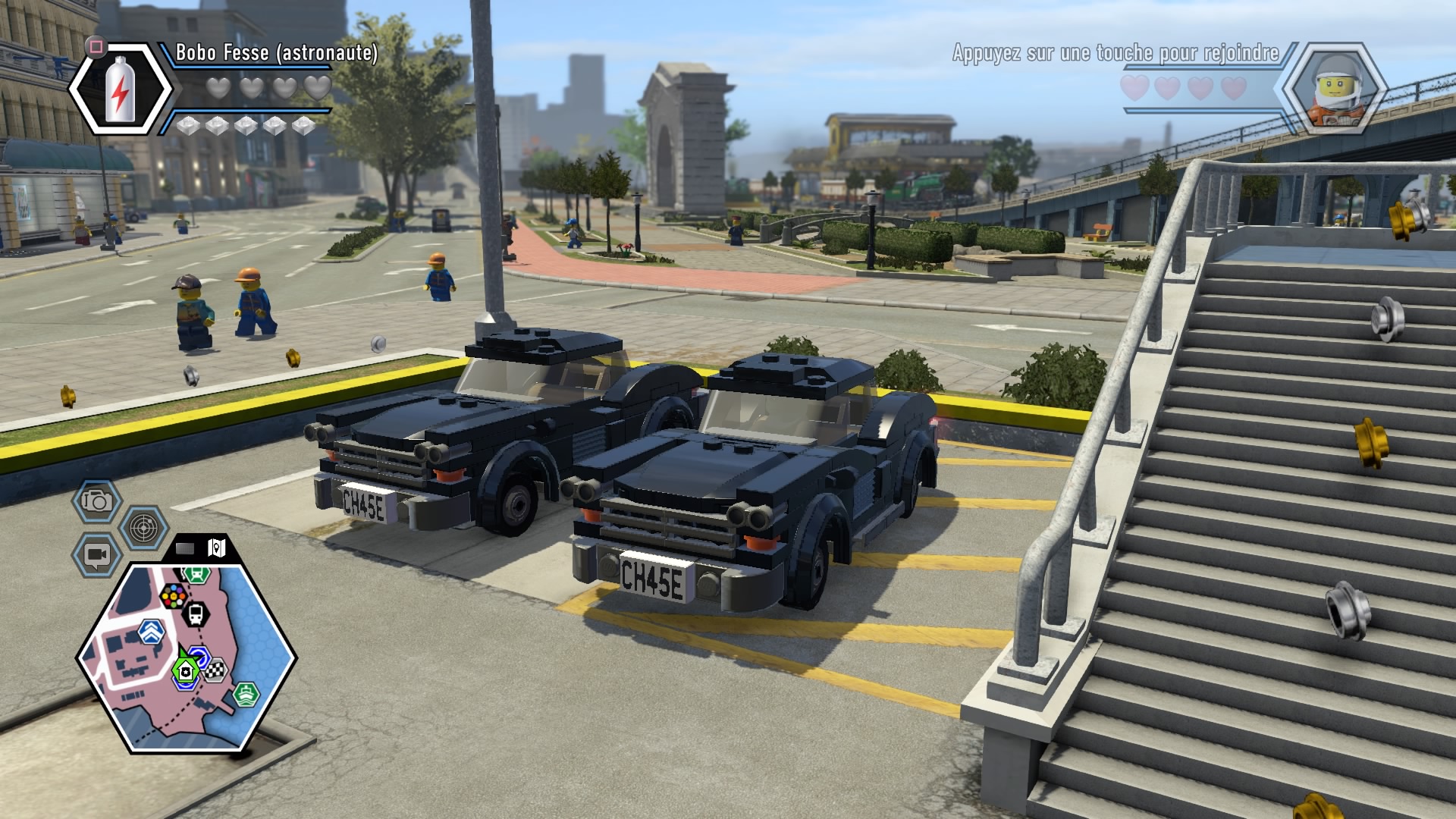
Task: Select the grey screen tab above minimap
Action: pyautogui.click(x=186, y=548)
